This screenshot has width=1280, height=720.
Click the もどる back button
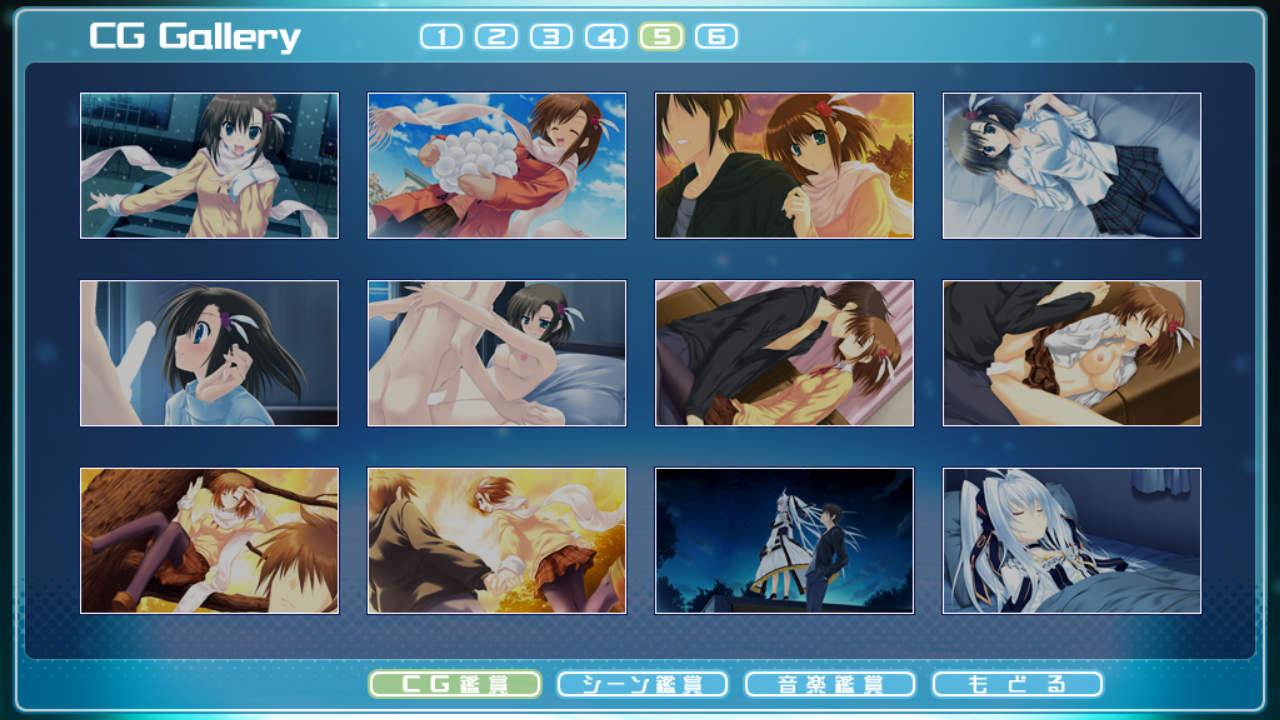click(1017, 684)
